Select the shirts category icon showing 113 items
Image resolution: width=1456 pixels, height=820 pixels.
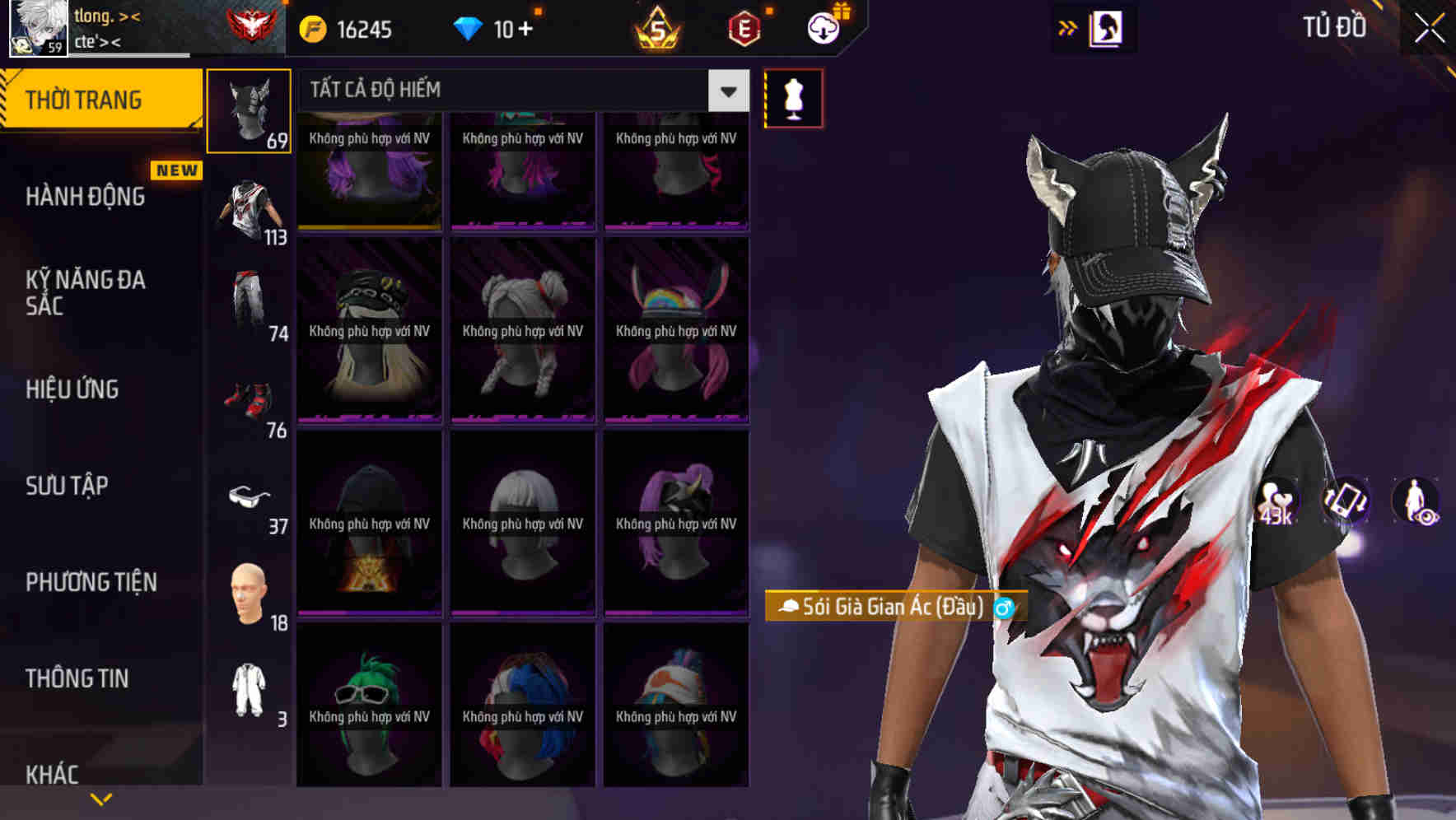(x=250, y=206)
